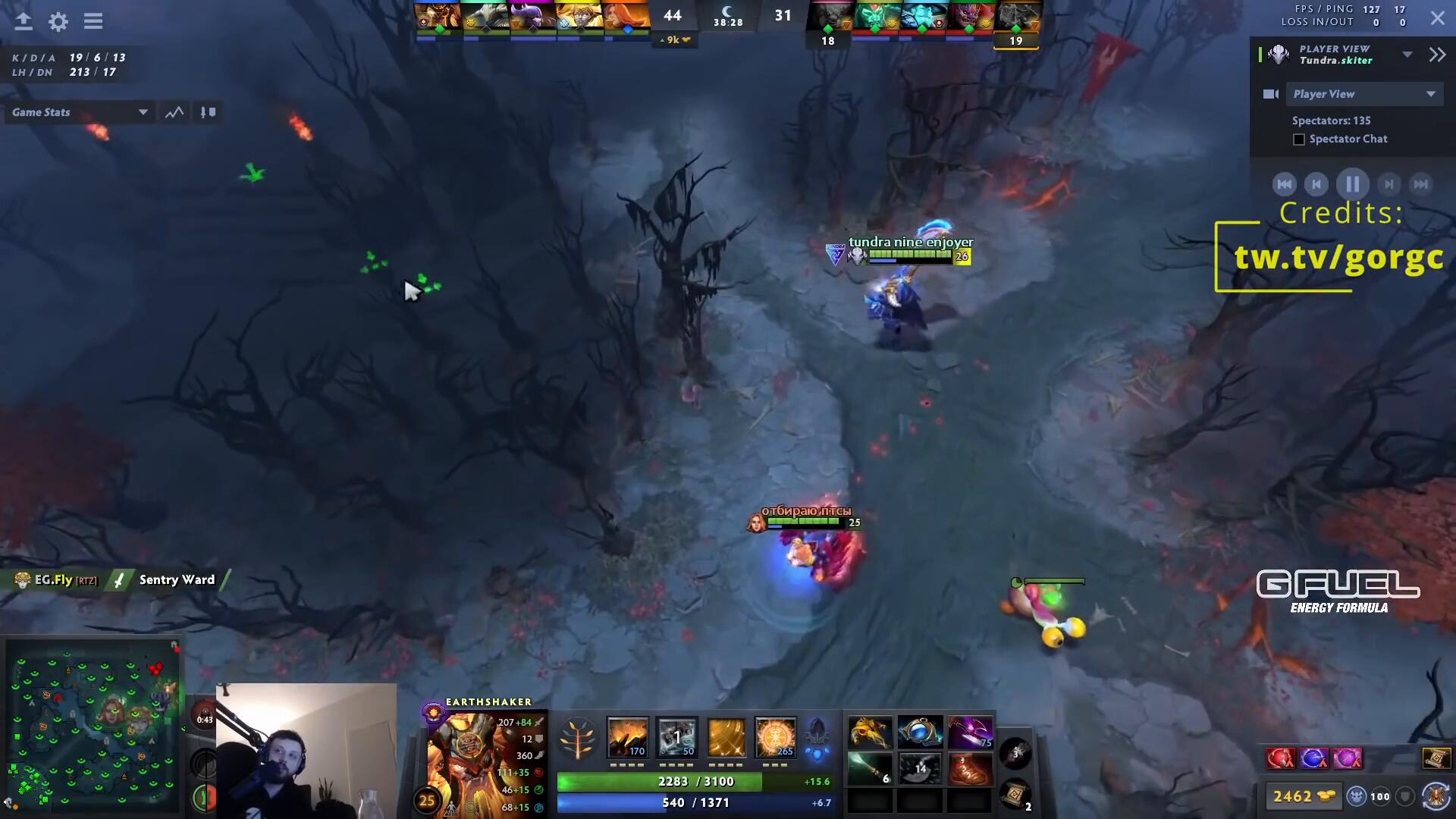Enable the Spectator Chat checkbox

click(1299, 140)
